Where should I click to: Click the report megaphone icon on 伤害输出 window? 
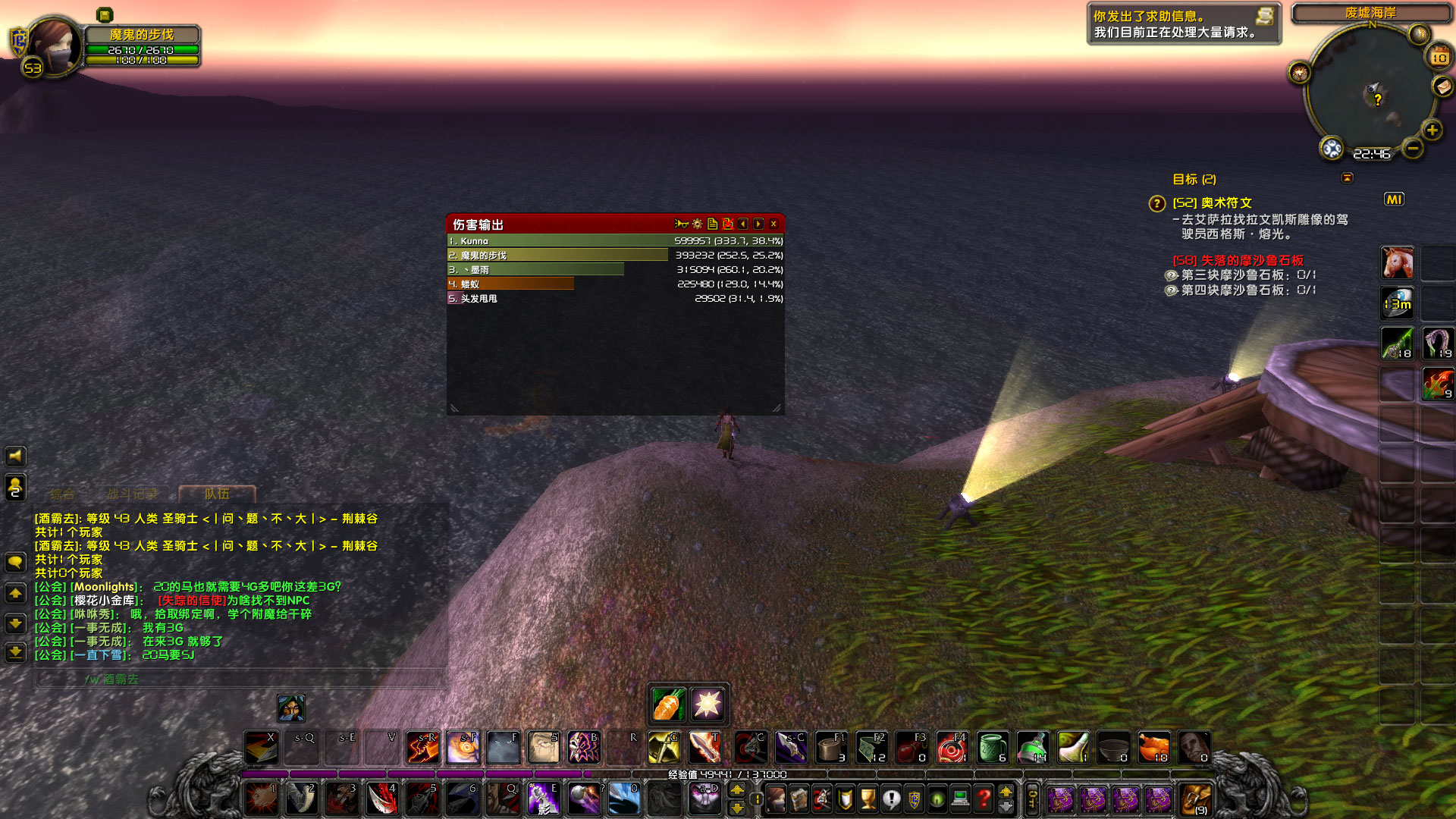click(x=681, y=224)
